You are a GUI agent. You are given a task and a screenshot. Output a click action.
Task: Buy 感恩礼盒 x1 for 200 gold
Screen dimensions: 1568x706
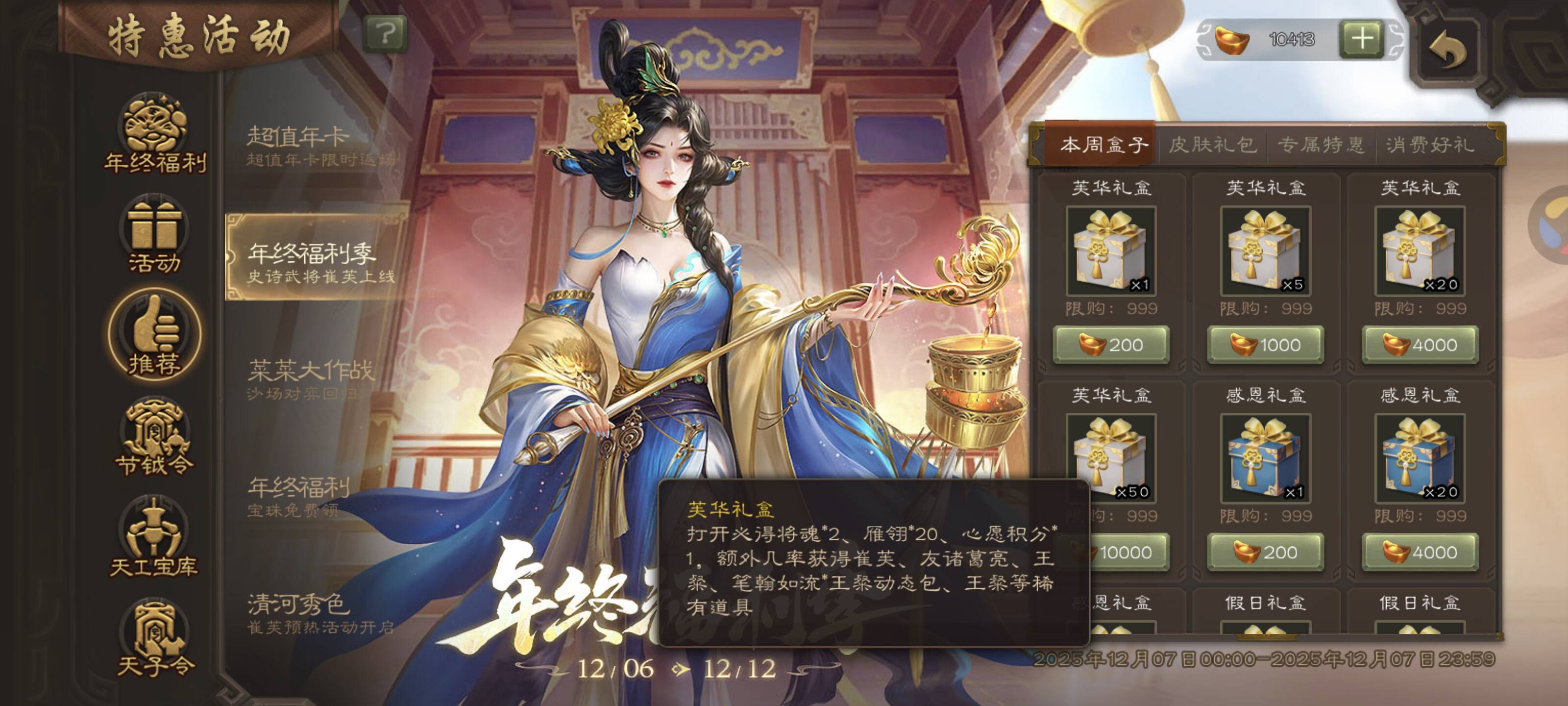click(x=1266, y=553)
